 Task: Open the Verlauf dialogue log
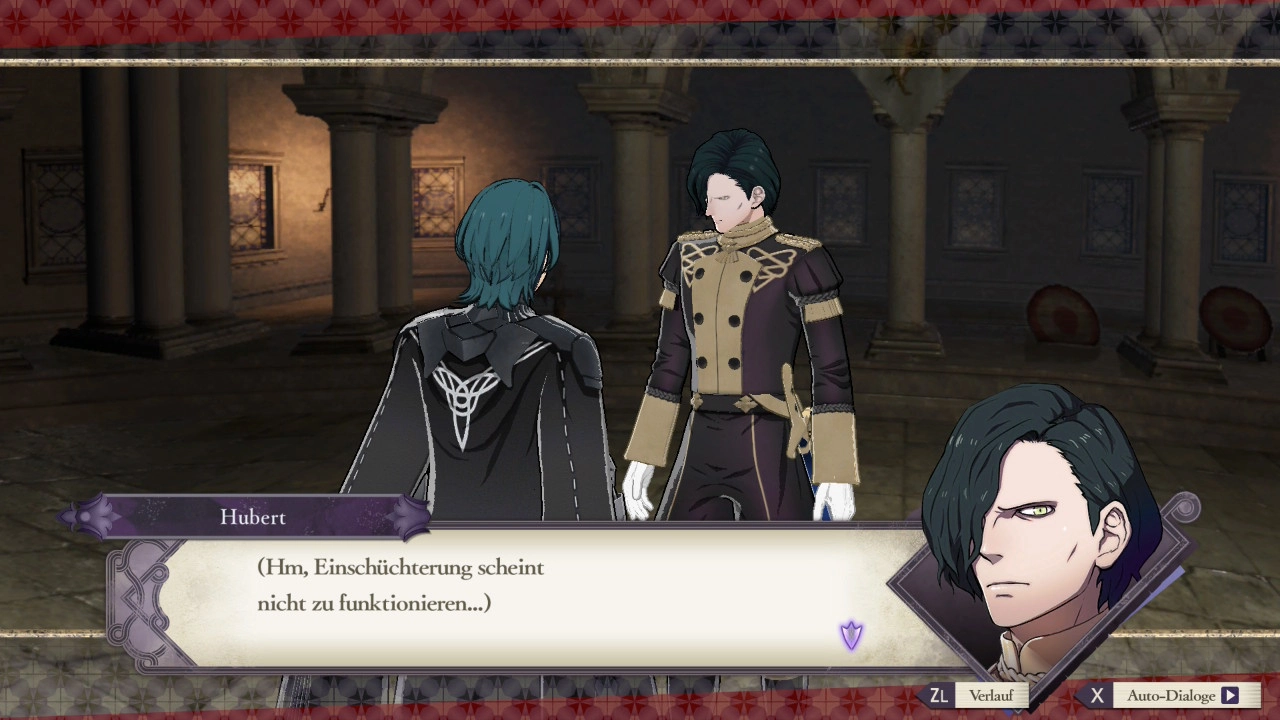pos(989,695)
